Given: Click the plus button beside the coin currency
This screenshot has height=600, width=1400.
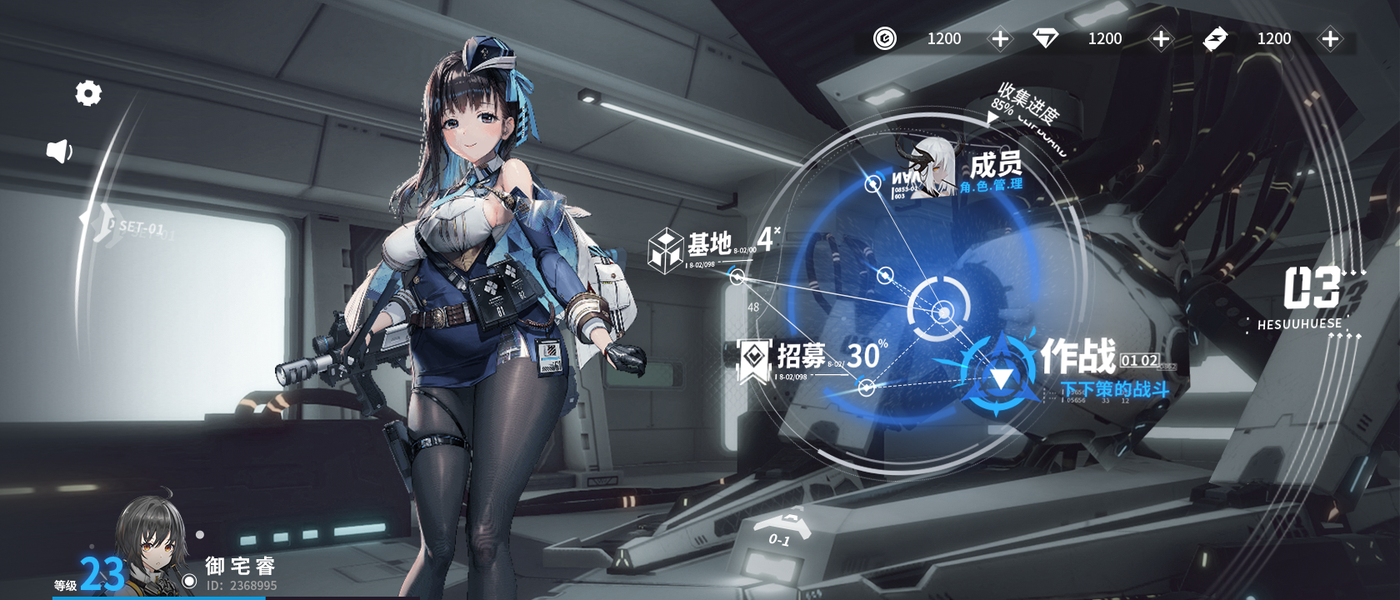Looking at the screenshot, I should click(1000, 39).
